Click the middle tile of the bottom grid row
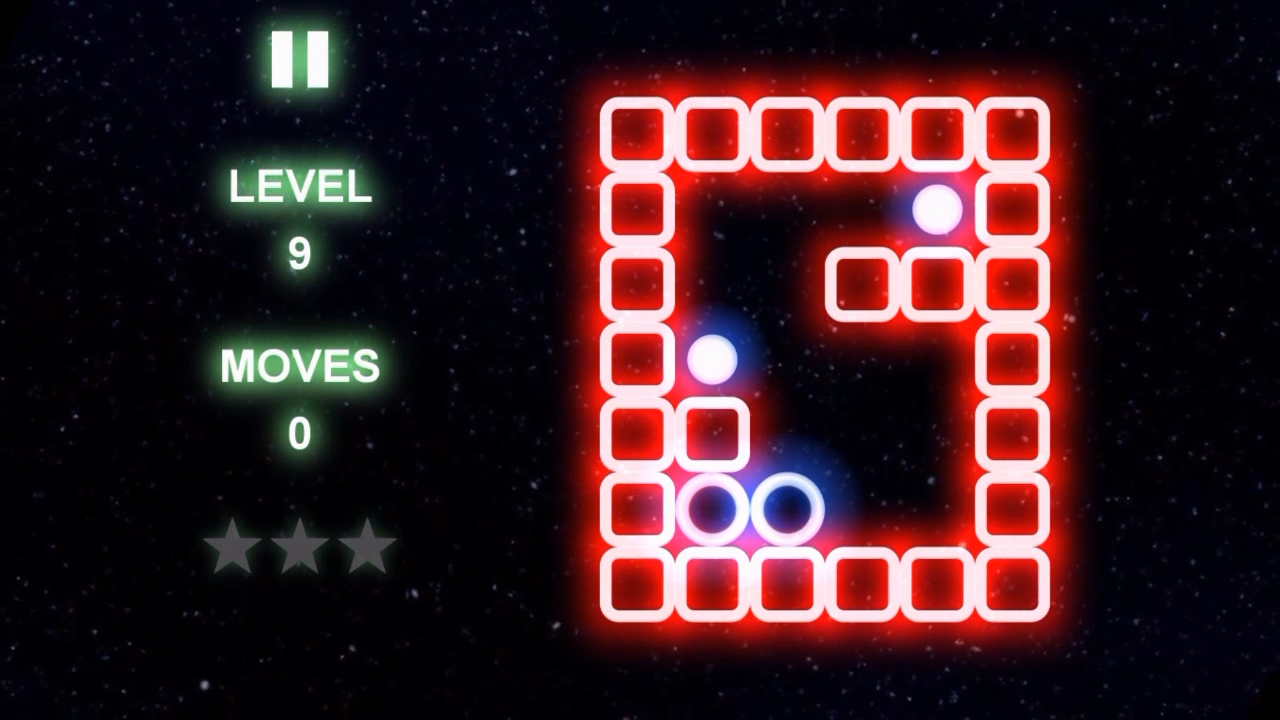This screenshot has width=1280, height=720. (787, 585)
